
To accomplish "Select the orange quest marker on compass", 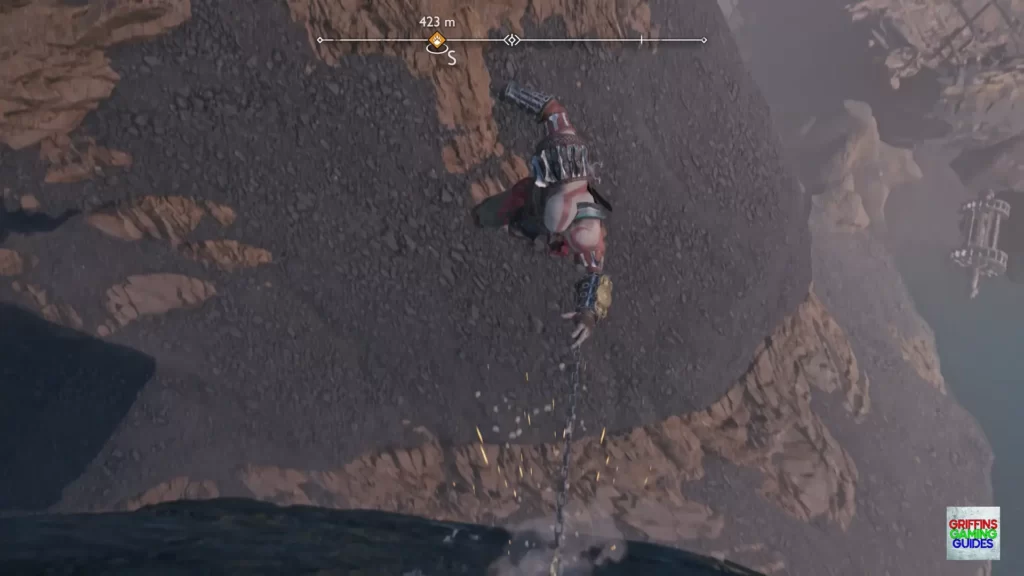I will click(x=437, y=41).
